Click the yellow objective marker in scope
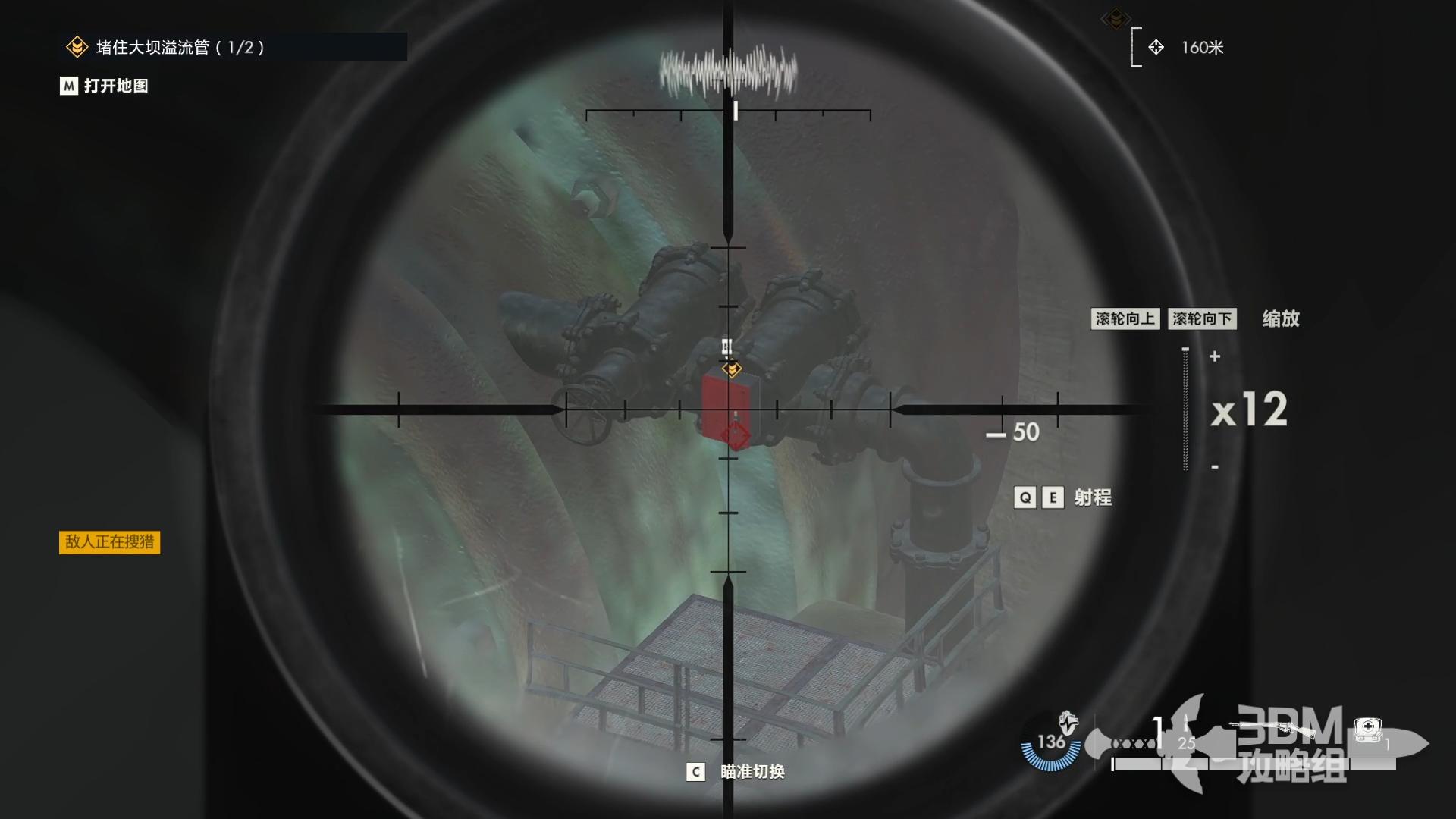This screenshot has height=819, width=1456. tap(732, 369)
